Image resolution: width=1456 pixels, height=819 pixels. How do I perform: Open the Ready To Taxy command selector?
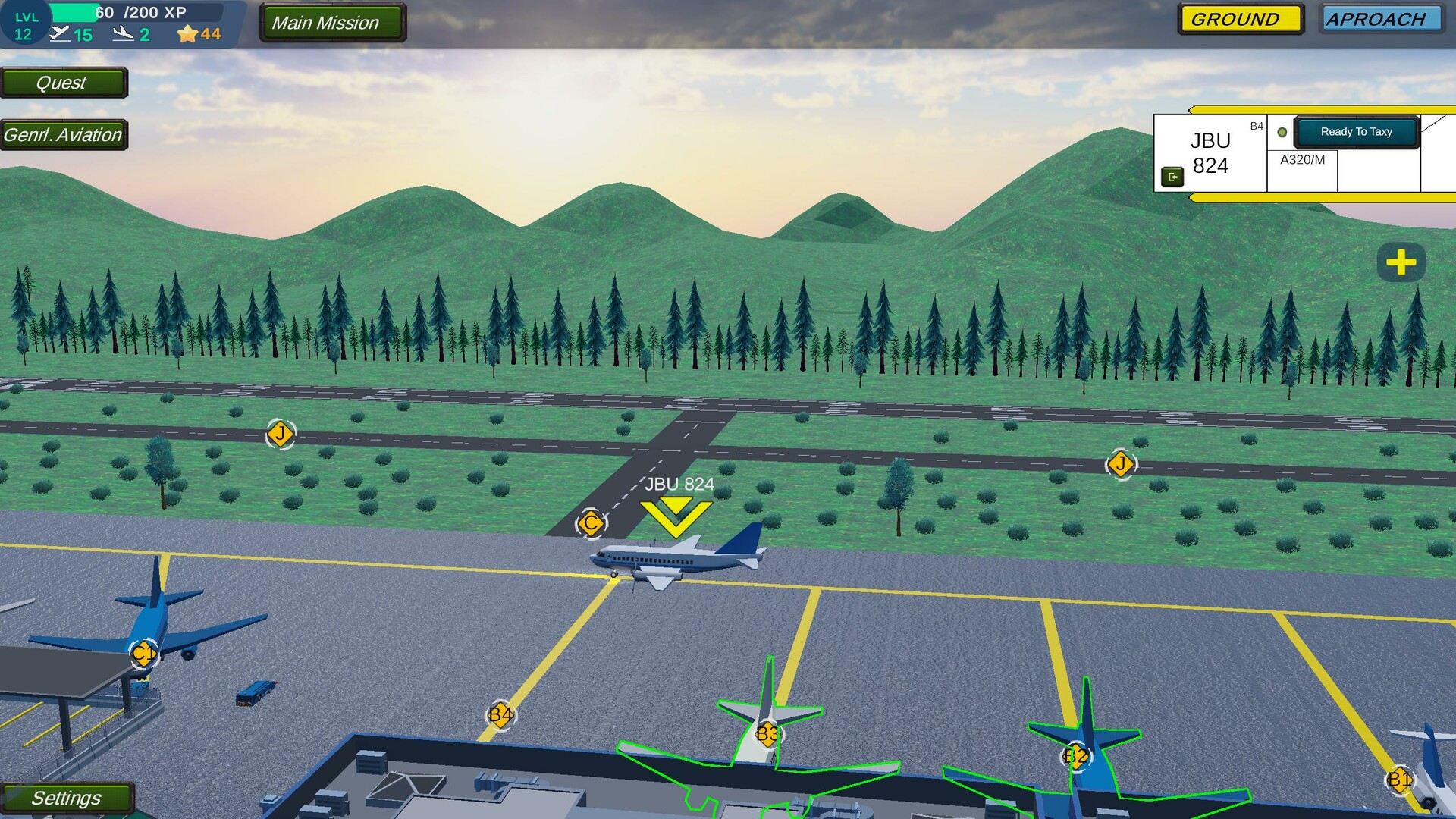pyautogui.click(x=1357, y=131)
